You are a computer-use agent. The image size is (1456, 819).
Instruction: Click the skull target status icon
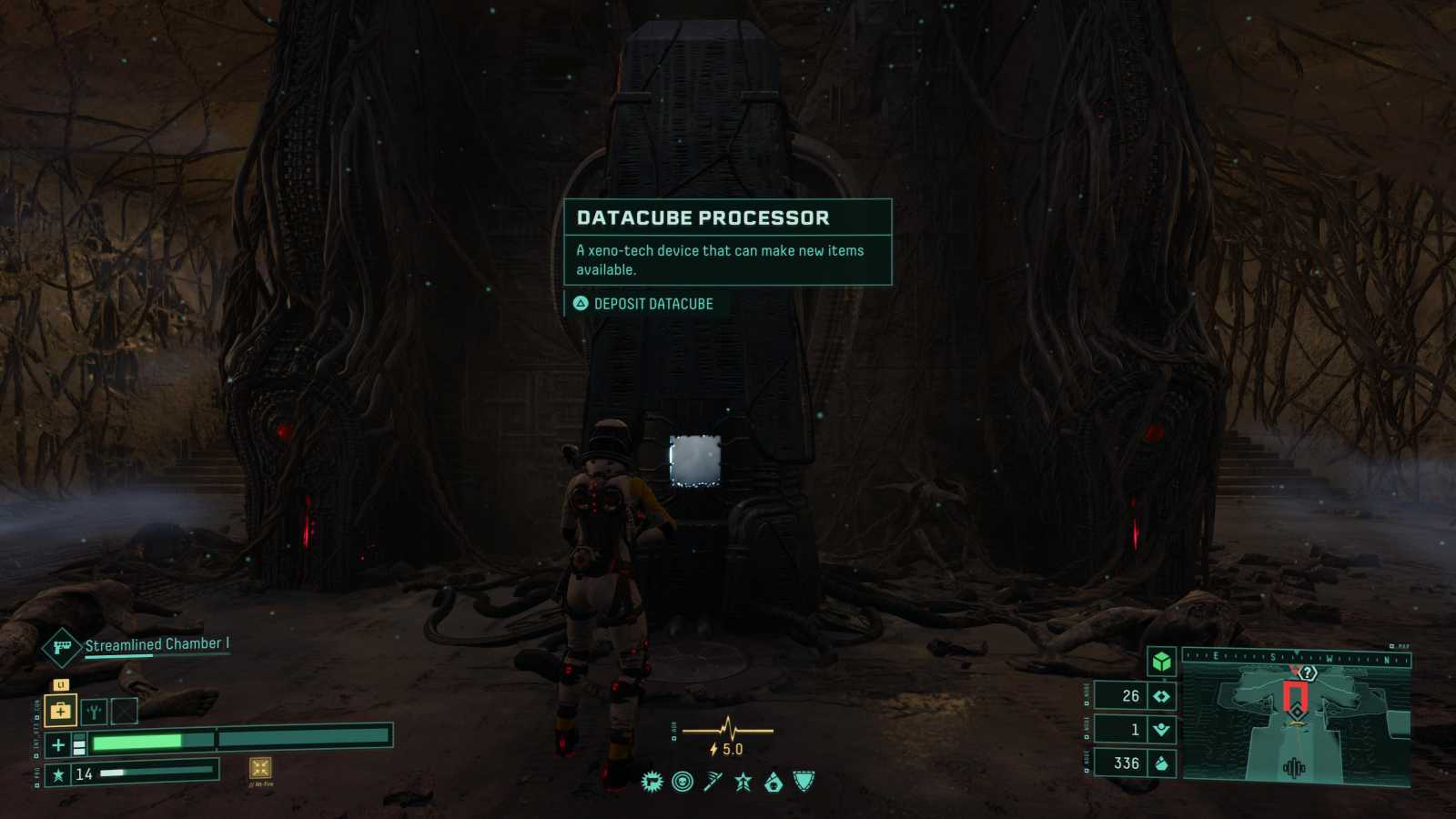pos(682,782)
